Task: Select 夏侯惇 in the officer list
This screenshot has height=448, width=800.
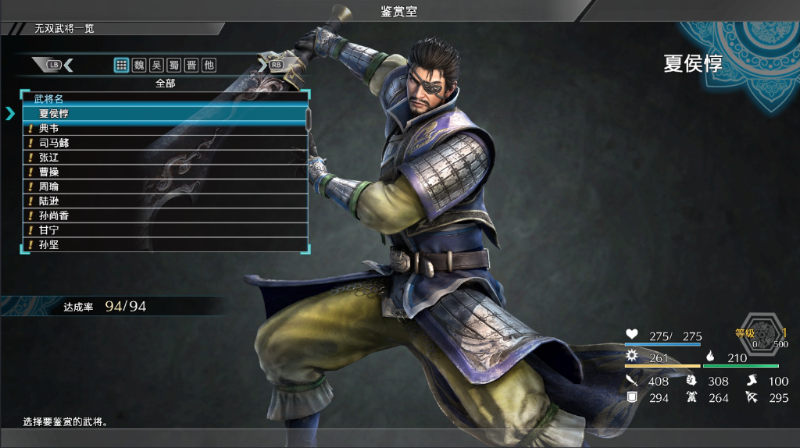Action: pyautogui.click(x=165, y=114)
